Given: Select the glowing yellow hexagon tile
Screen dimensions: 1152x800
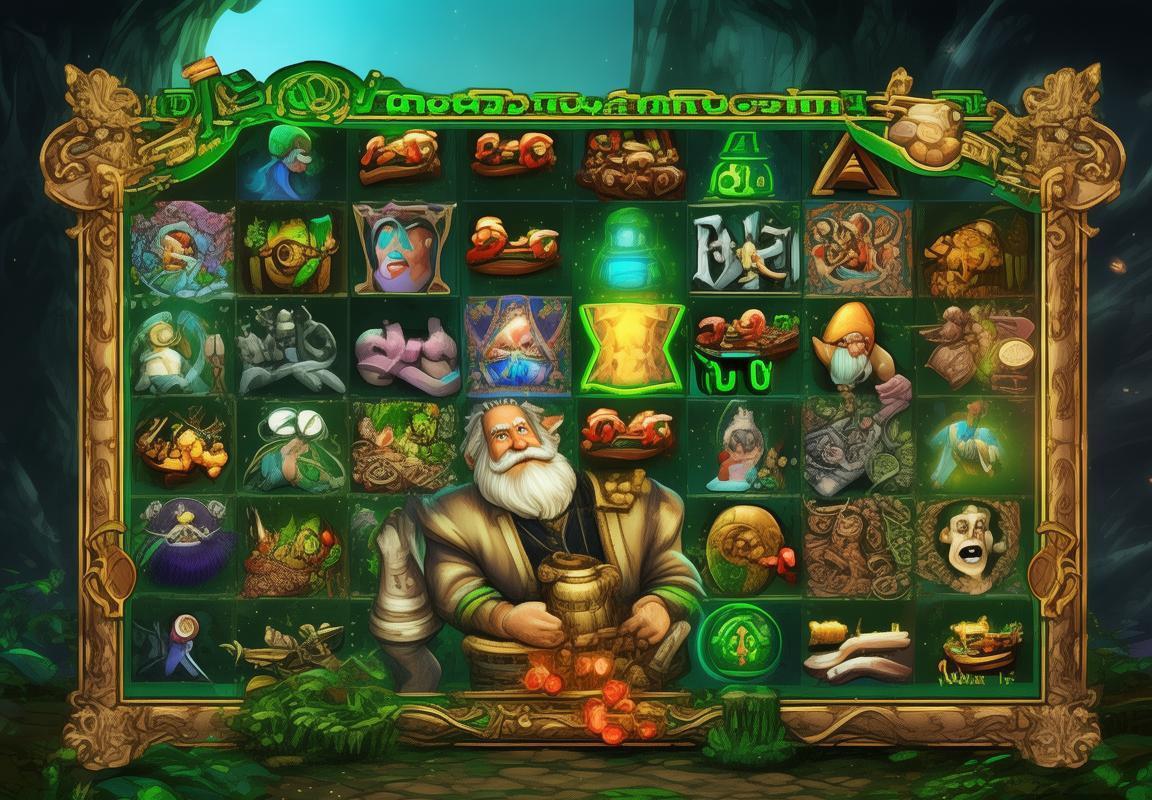Looking at the screenshot, I should (x=633, y=346).
